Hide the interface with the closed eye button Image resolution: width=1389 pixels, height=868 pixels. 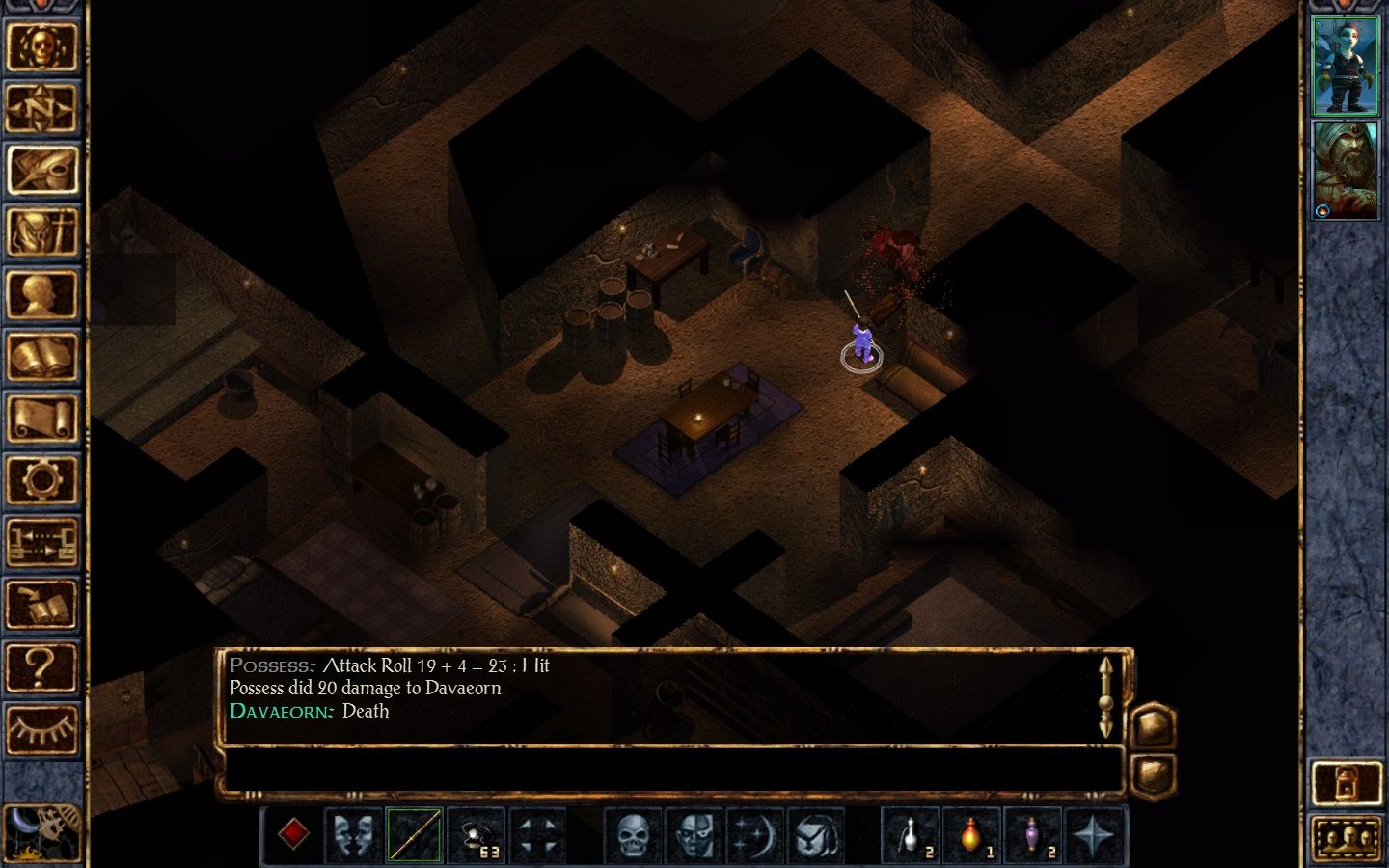tap(41, 729)
